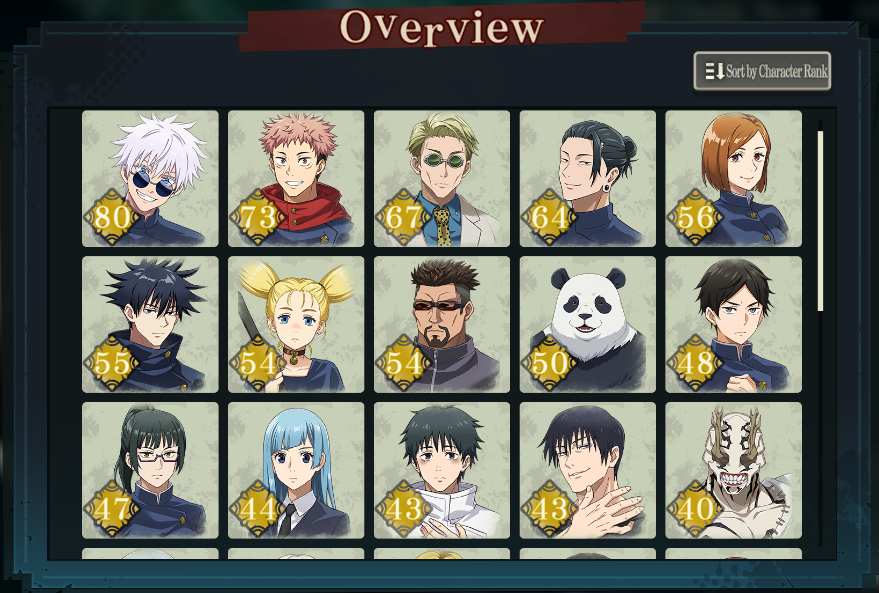The height and width of the screenshot is (593, 879).
Task: Select the masked skeletal creature ranked 40
Action: point(733,470)
